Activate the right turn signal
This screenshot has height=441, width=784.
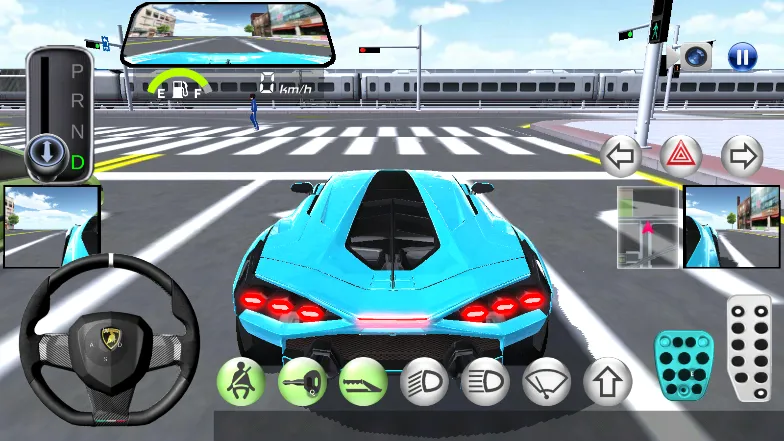(x=741, y=156)
